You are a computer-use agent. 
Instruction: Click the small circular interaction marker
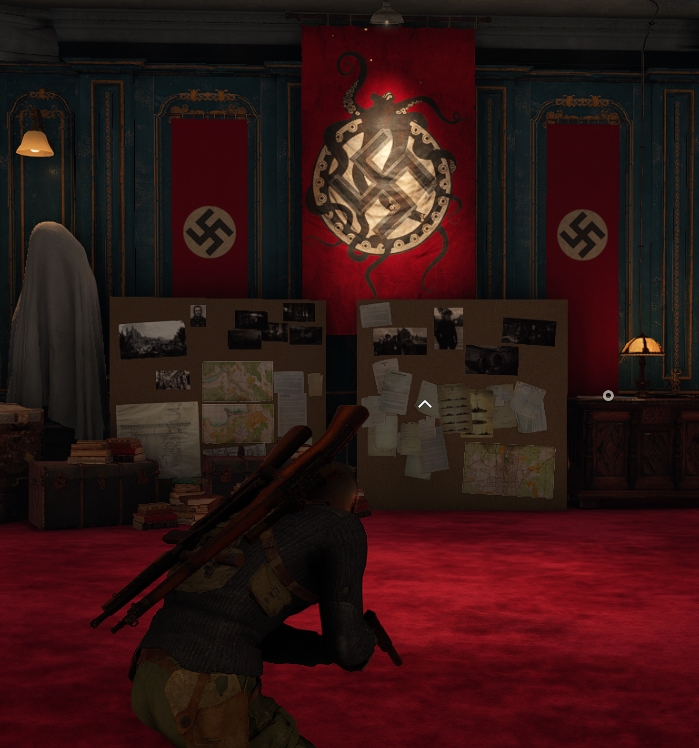pos(608,396)
